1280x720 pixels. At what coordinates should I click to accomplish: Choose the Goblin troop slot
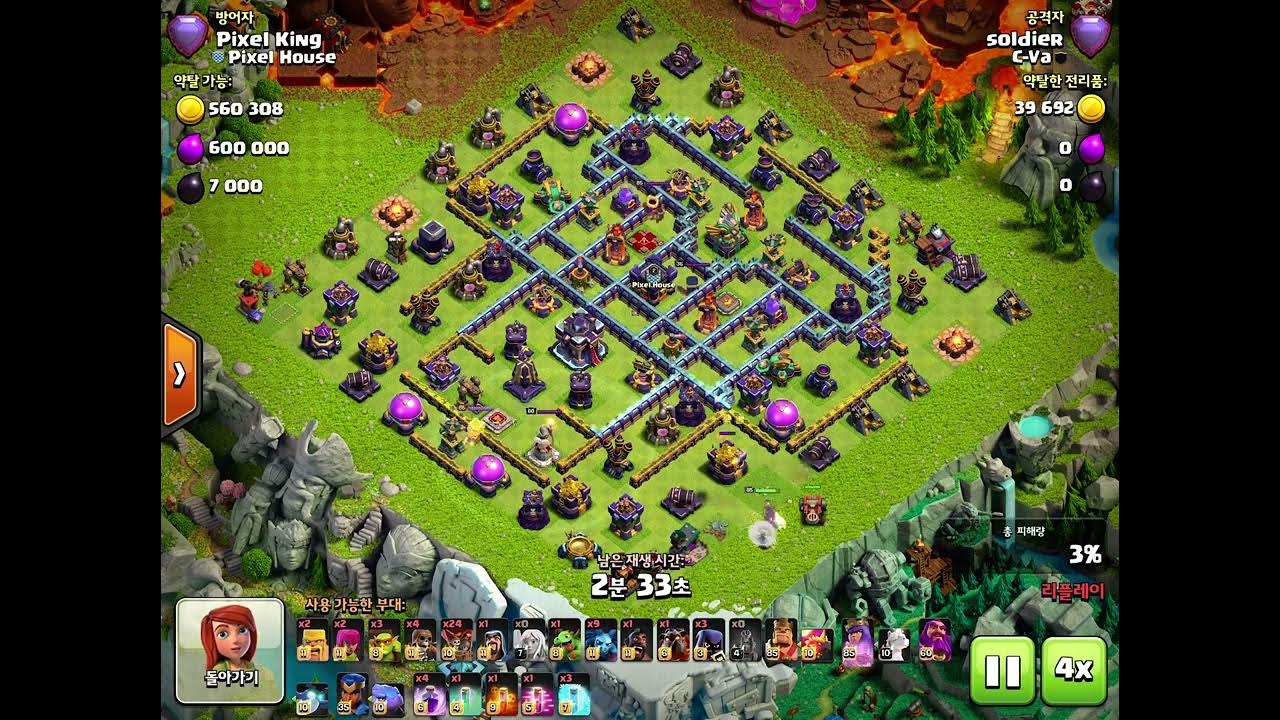pyautogui.click(x=384, y=641)
